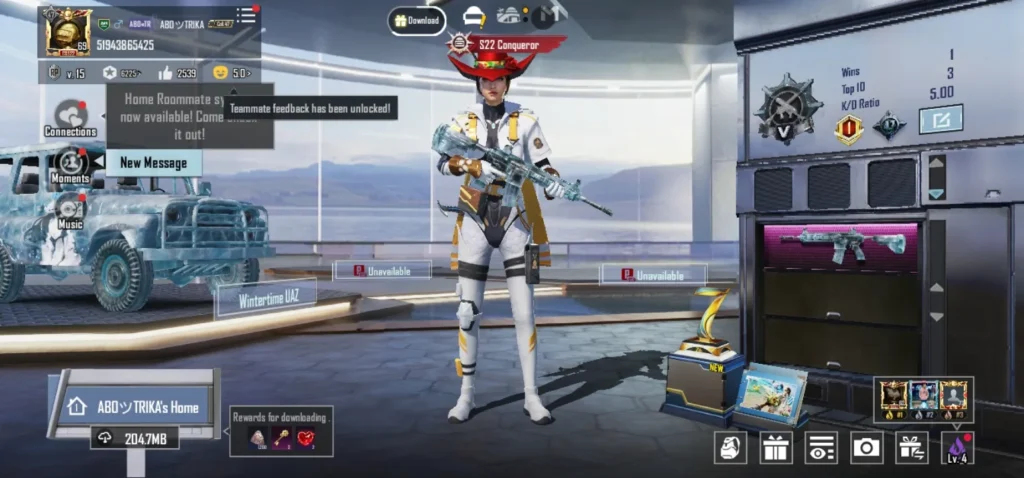1024x478 pixels.
Task: Open the list menu beside the player name
Action: point(246,15)
